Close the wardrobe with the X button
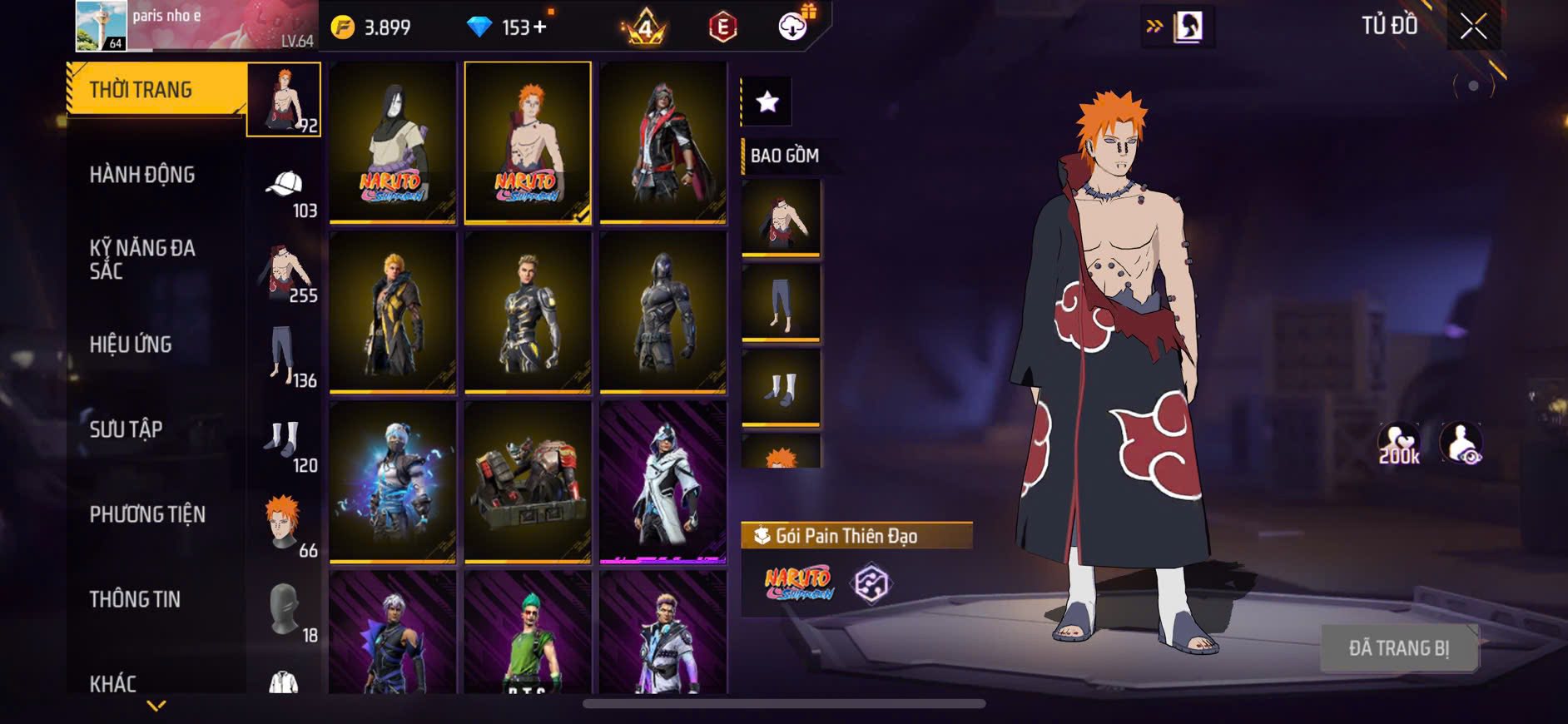1568x724 pixels. [1473, 27]
